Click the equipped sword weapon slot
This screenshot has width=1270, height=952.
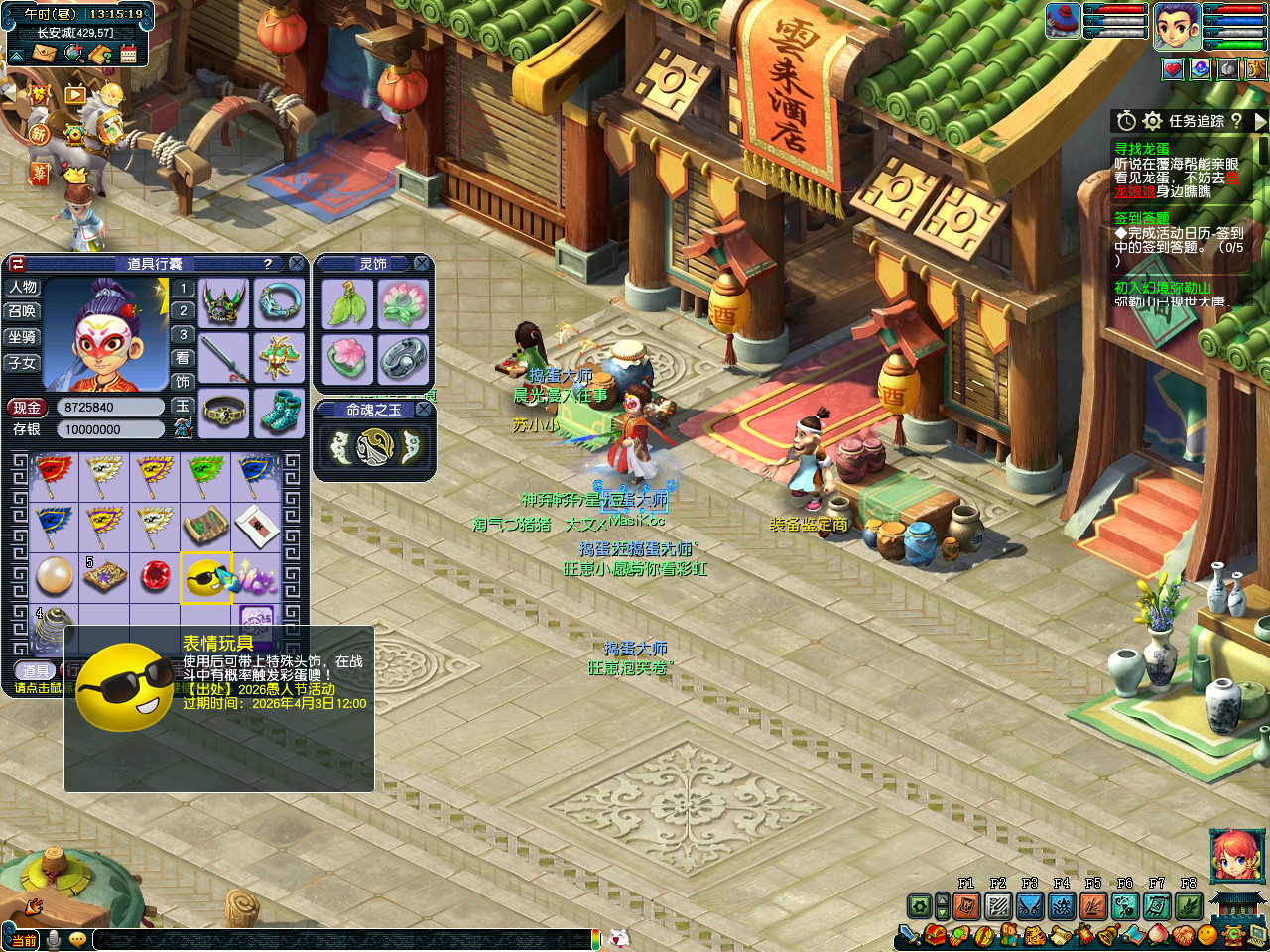224,356
